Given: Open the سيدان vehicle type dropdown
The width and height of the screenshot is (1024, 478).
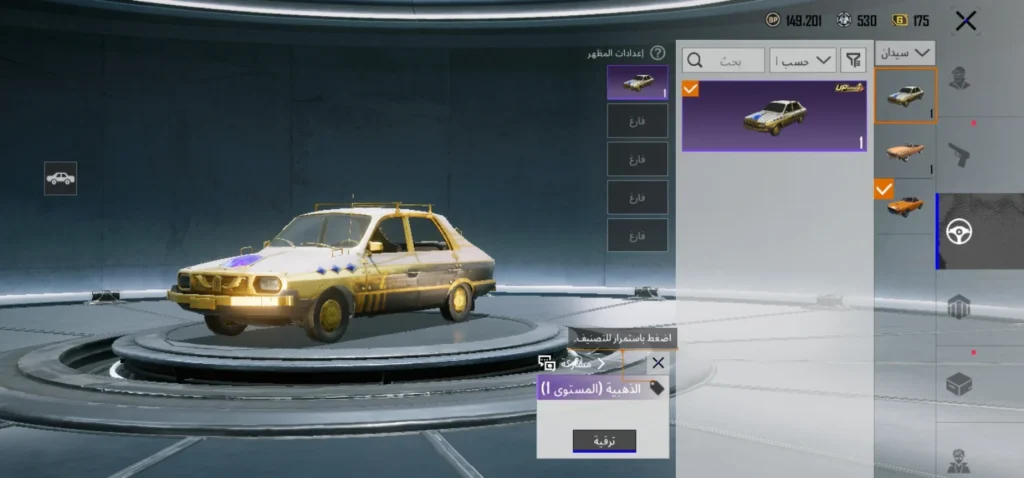Looking at the screenshot, I should tap(905, 52).
